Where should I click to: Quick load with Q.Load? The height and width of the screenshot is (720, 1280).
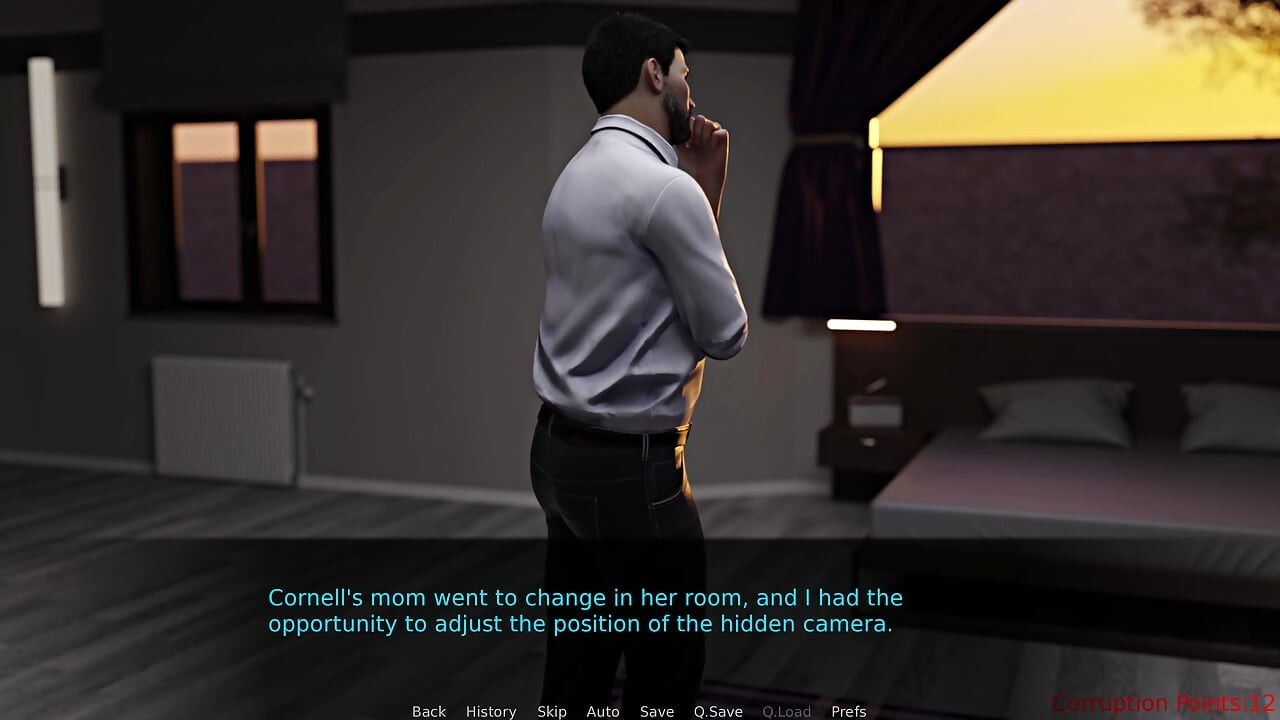[x=787, y=711]
